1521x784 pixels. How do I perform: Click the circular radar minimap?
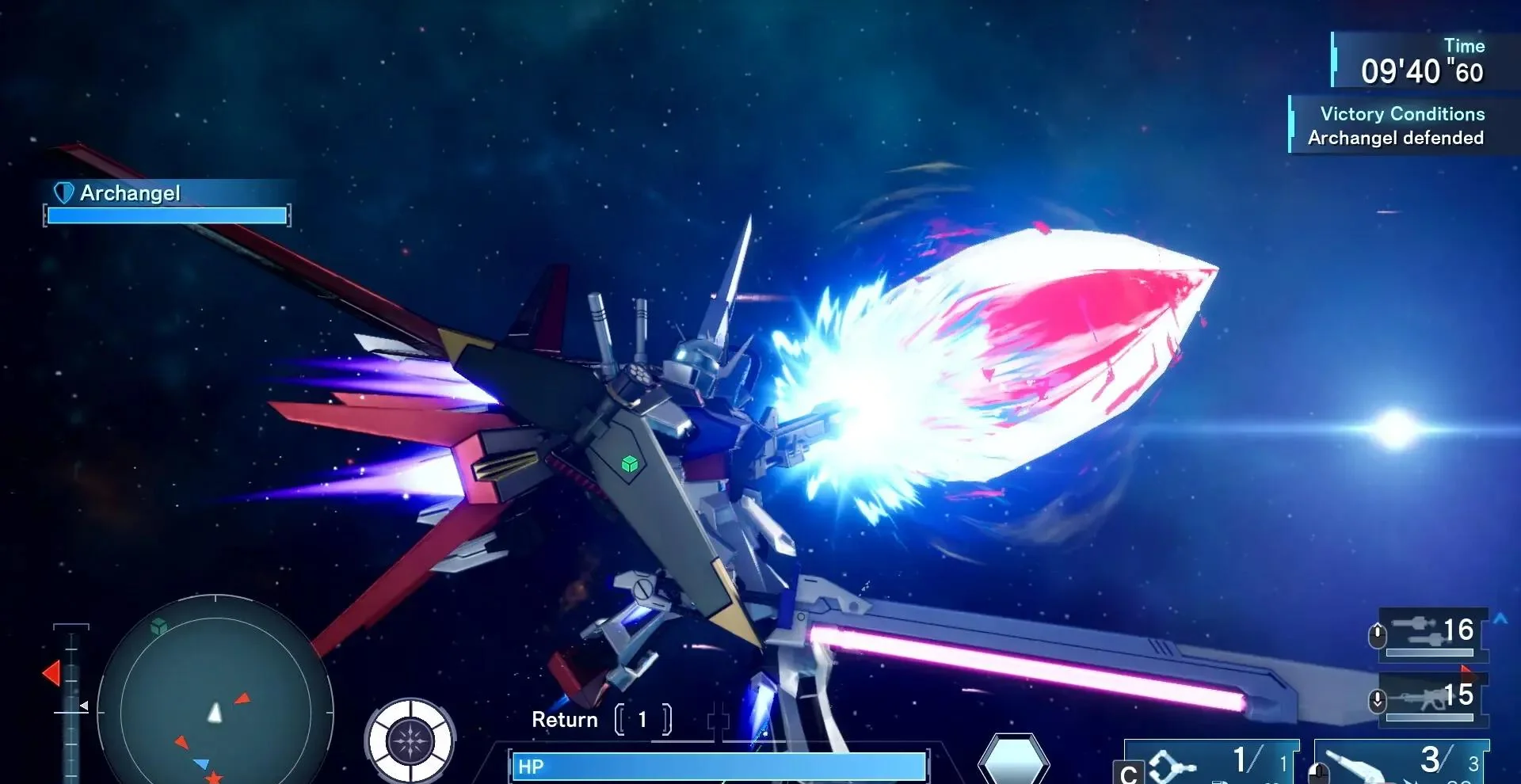pyautogui.click(x=215, y=710)
